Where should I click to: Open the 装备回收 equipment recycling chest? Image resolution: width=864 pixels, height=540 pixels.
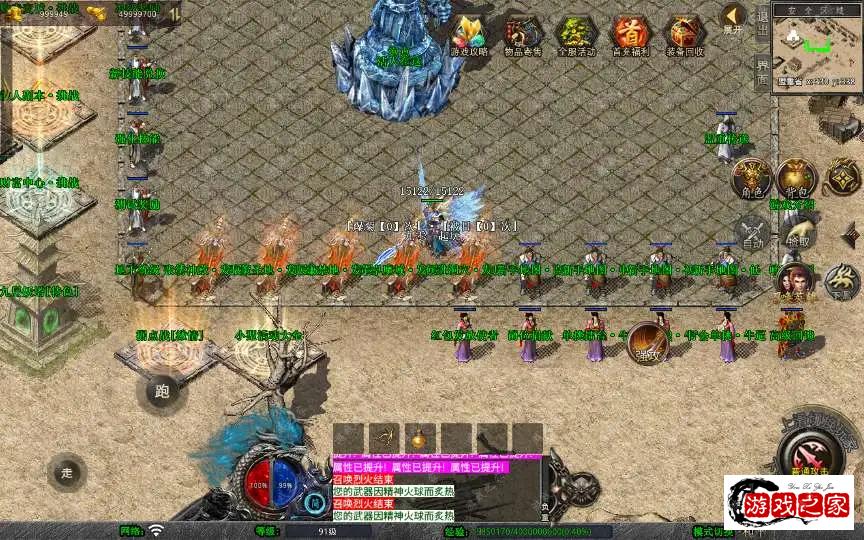coord(685,35)
